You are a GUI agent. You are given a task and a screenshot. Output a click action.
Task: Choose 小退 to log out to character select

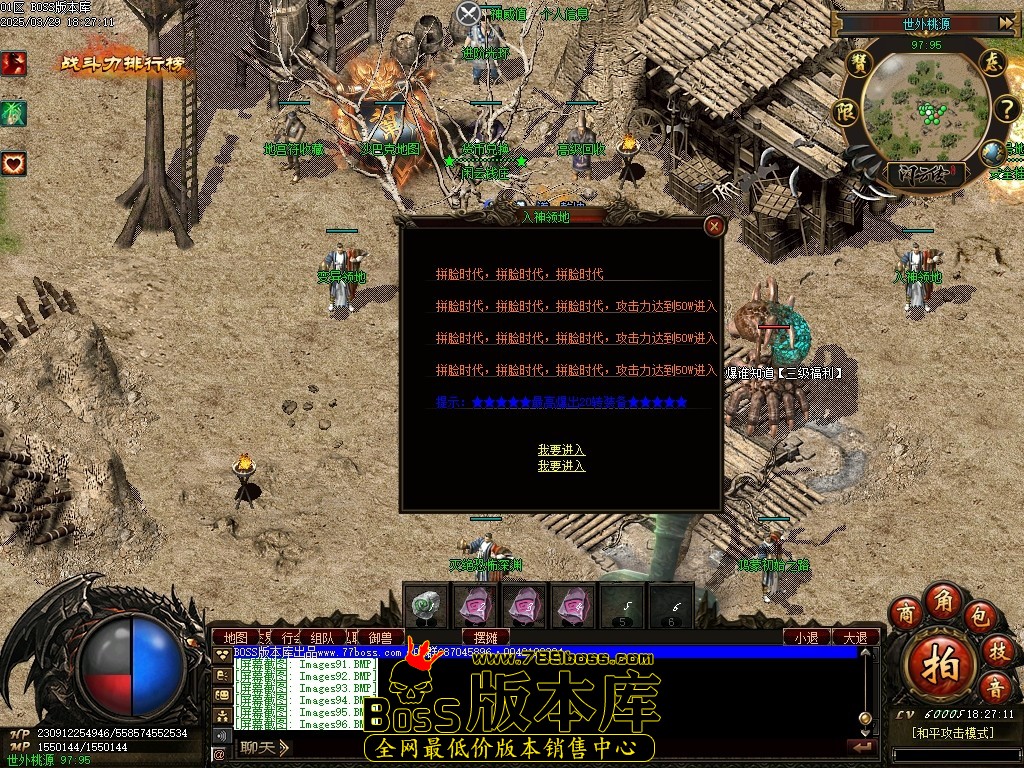[806, 637]
